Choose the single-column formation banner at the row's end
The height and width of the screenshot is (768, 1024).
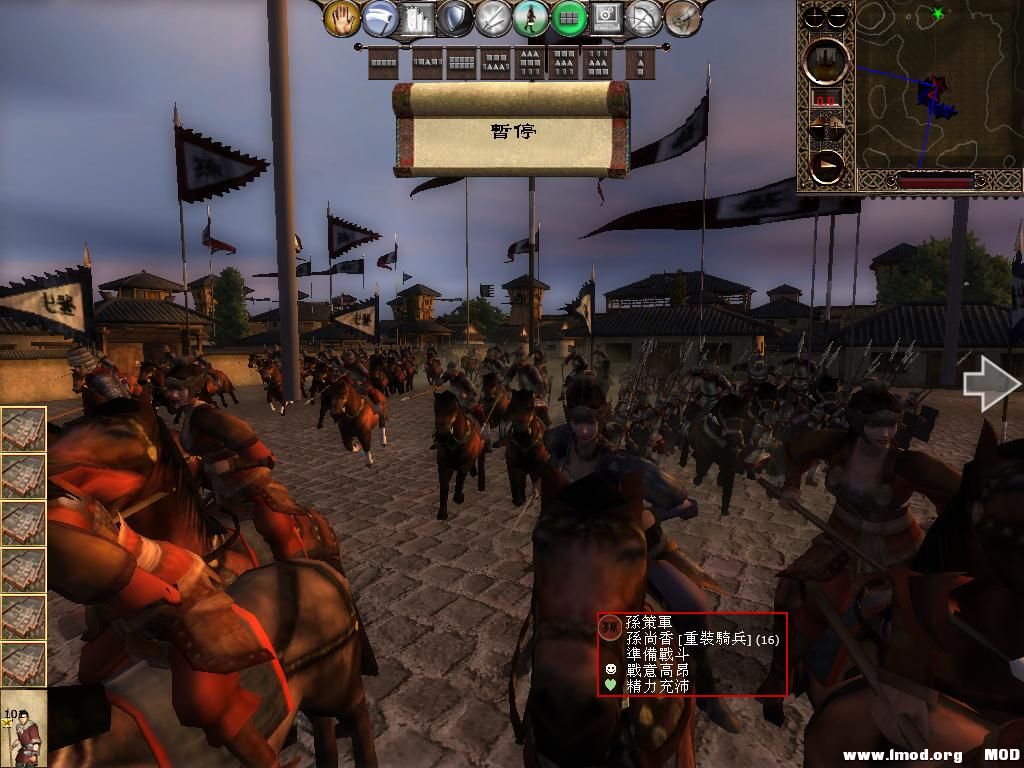(x=640, y=64)
